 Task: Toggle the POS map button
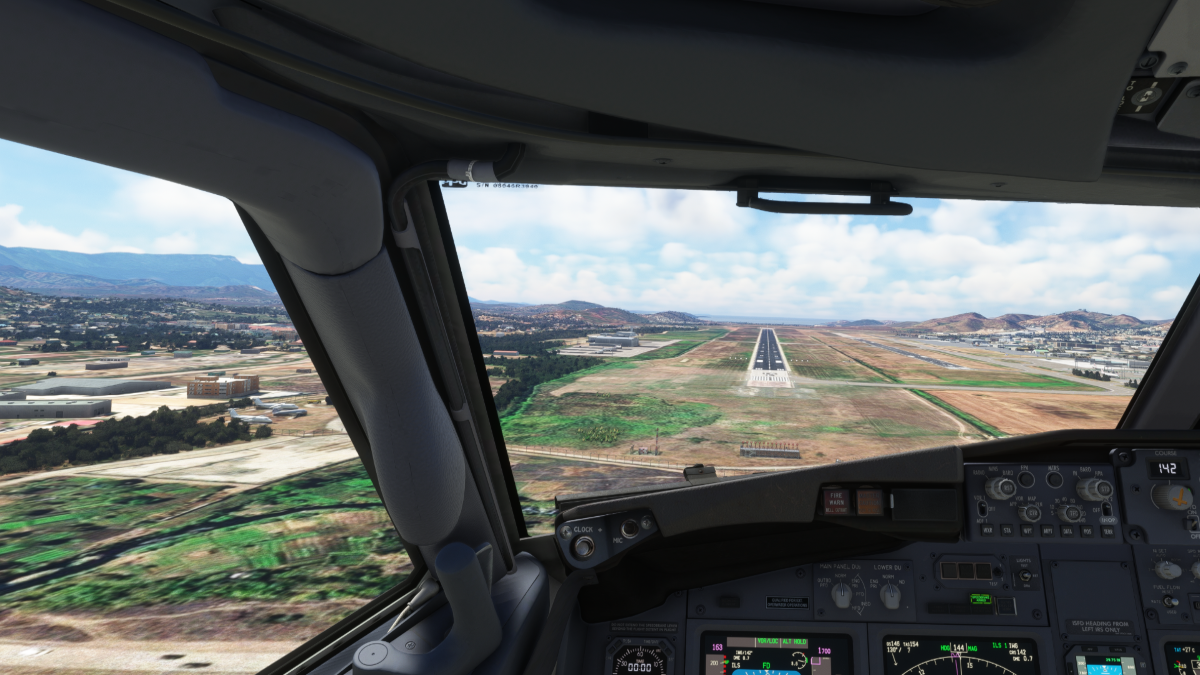click(x=1087, y=530)
